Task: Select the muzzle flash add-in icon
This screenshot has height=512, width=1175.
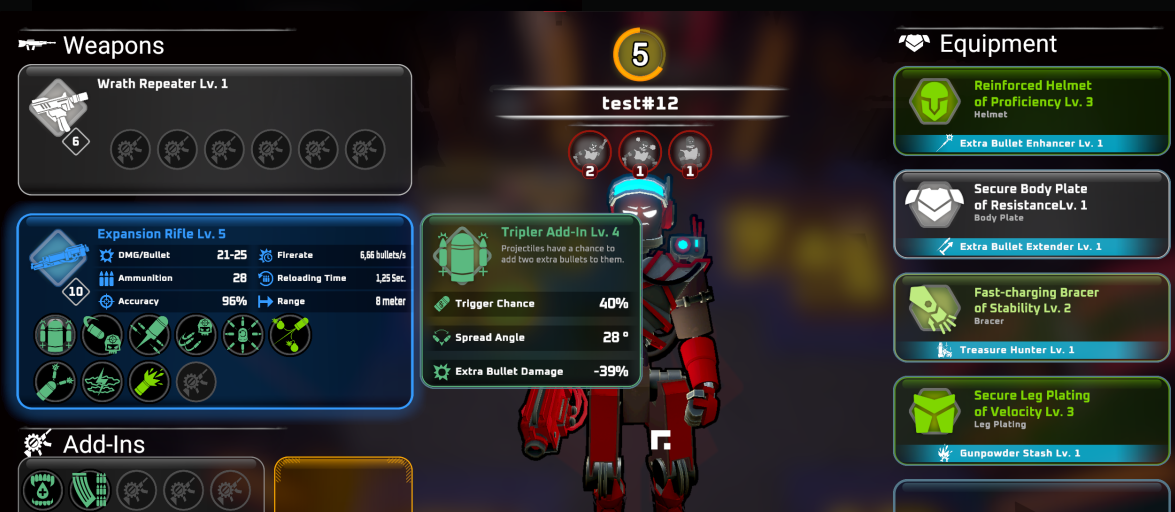Action: click(x=149, y=382)
